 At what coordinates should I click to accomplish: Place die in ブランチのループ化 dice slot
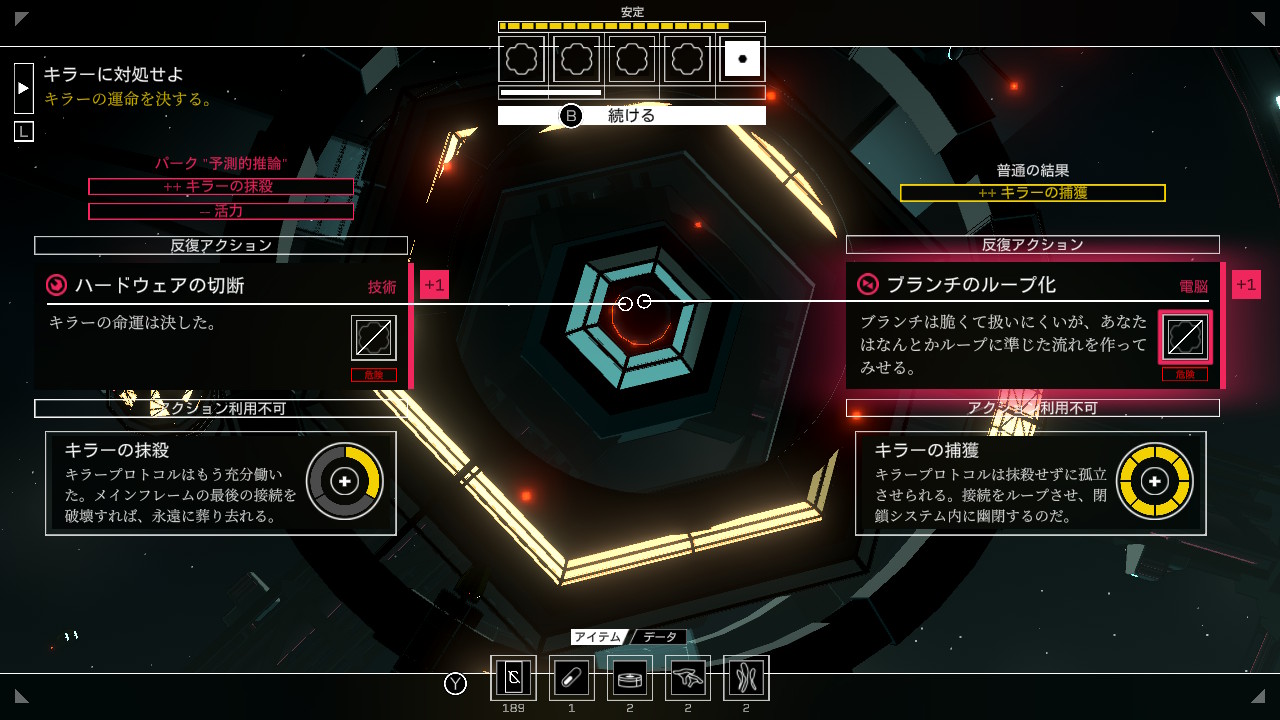(1185, 337)
